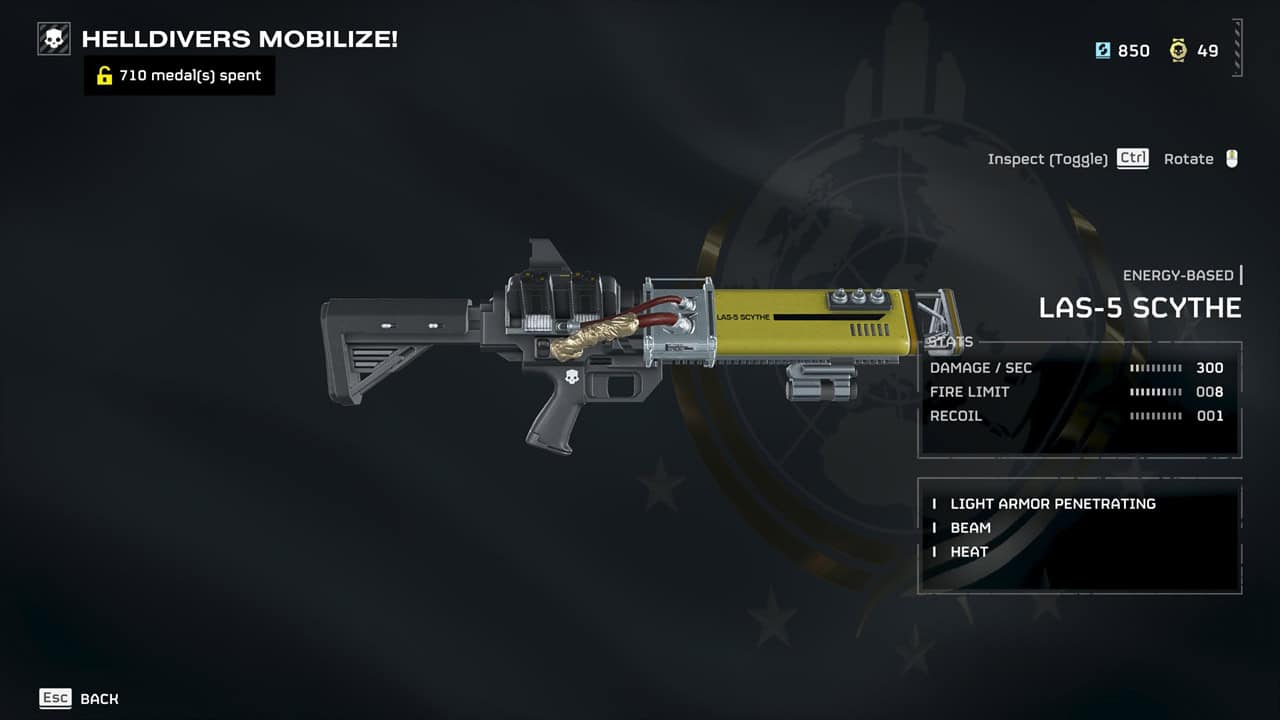This screenshot has height=720, width=1280.
Task: Go back using the Back button
Action: pos(80,698)
